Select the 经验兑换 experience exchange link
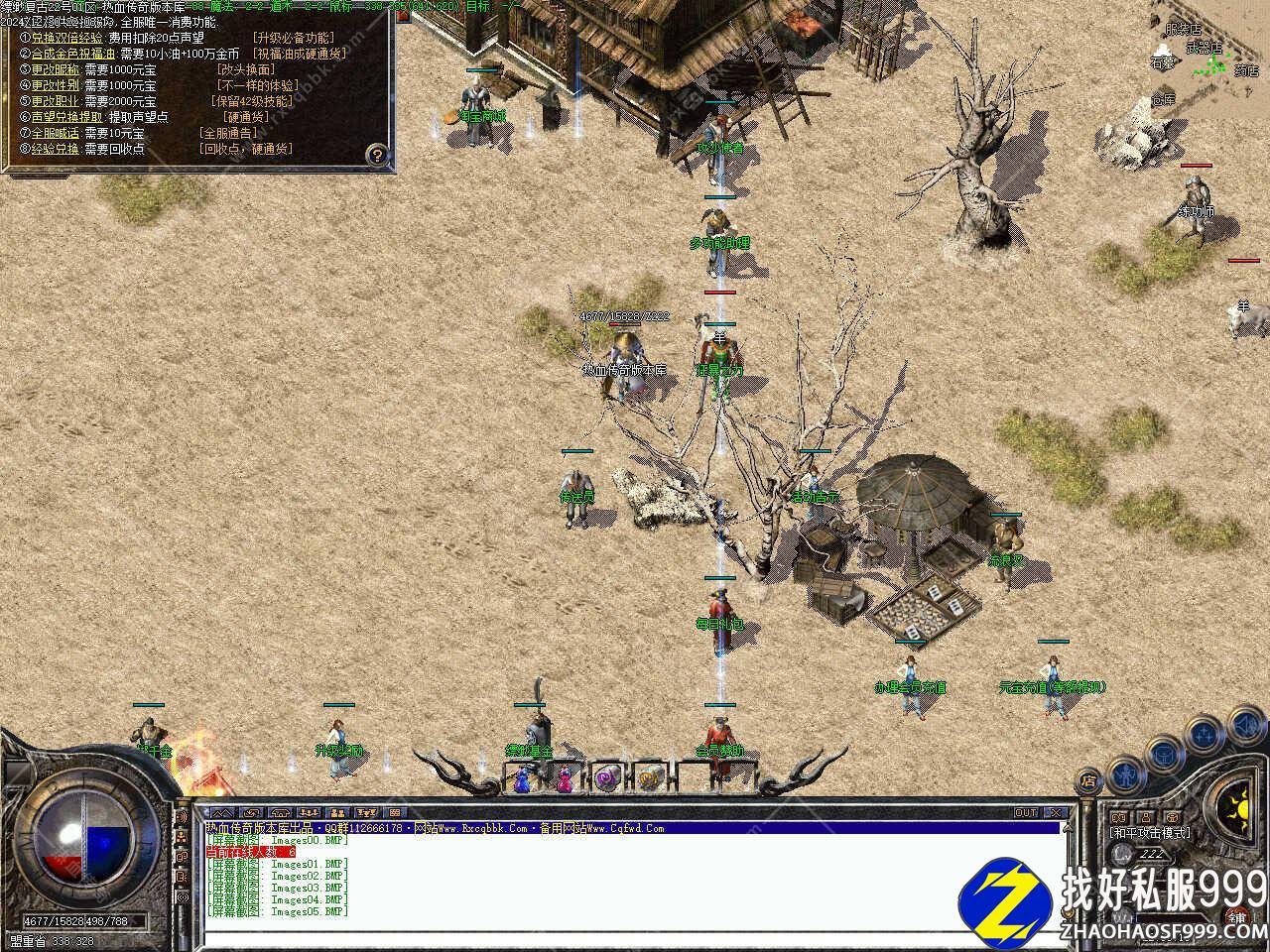 56,149
